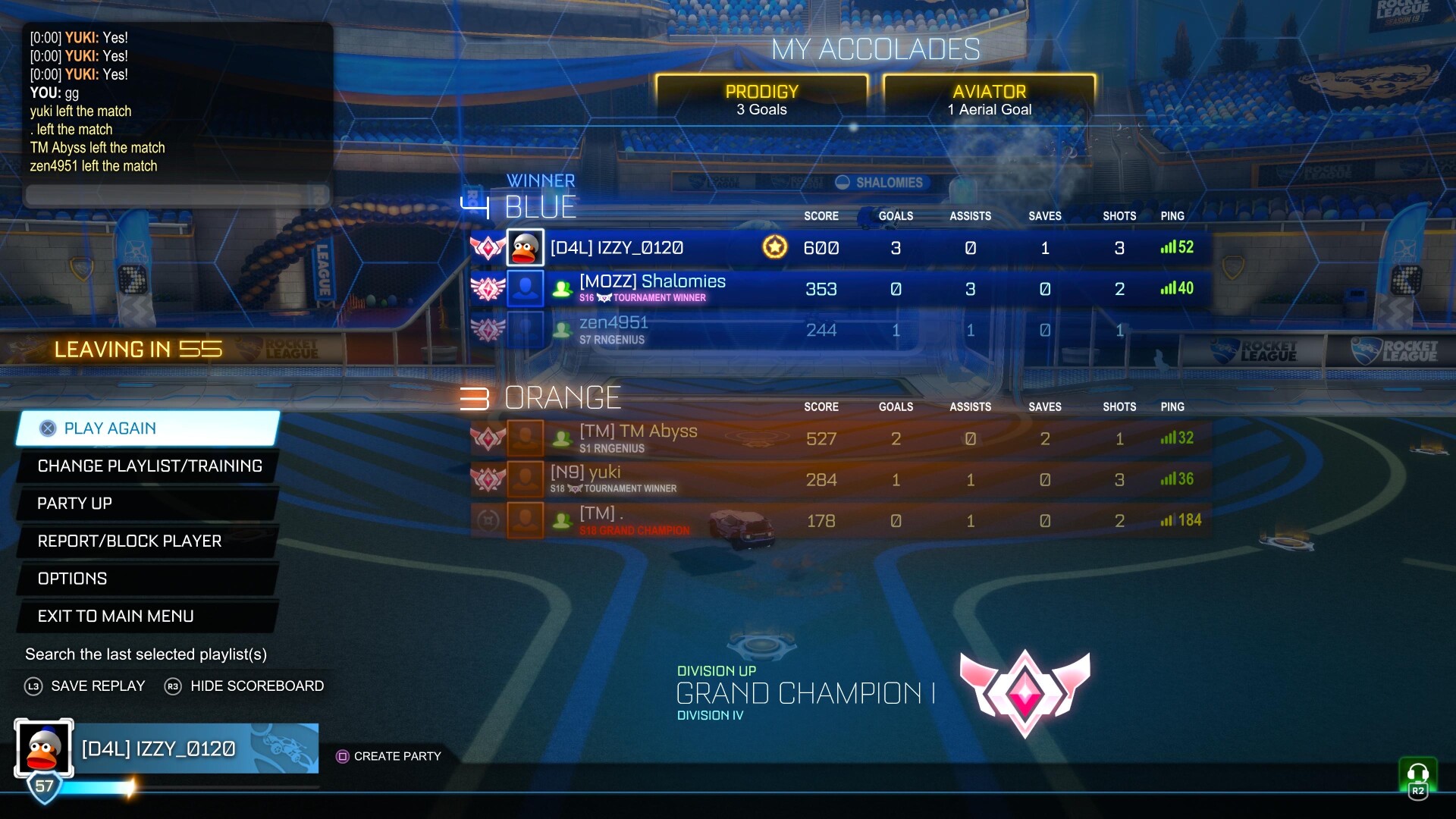Click the rank emblem next to Shalomies
The width and height of the screenshot is (1456, 819).
click(x=488, y=288)
